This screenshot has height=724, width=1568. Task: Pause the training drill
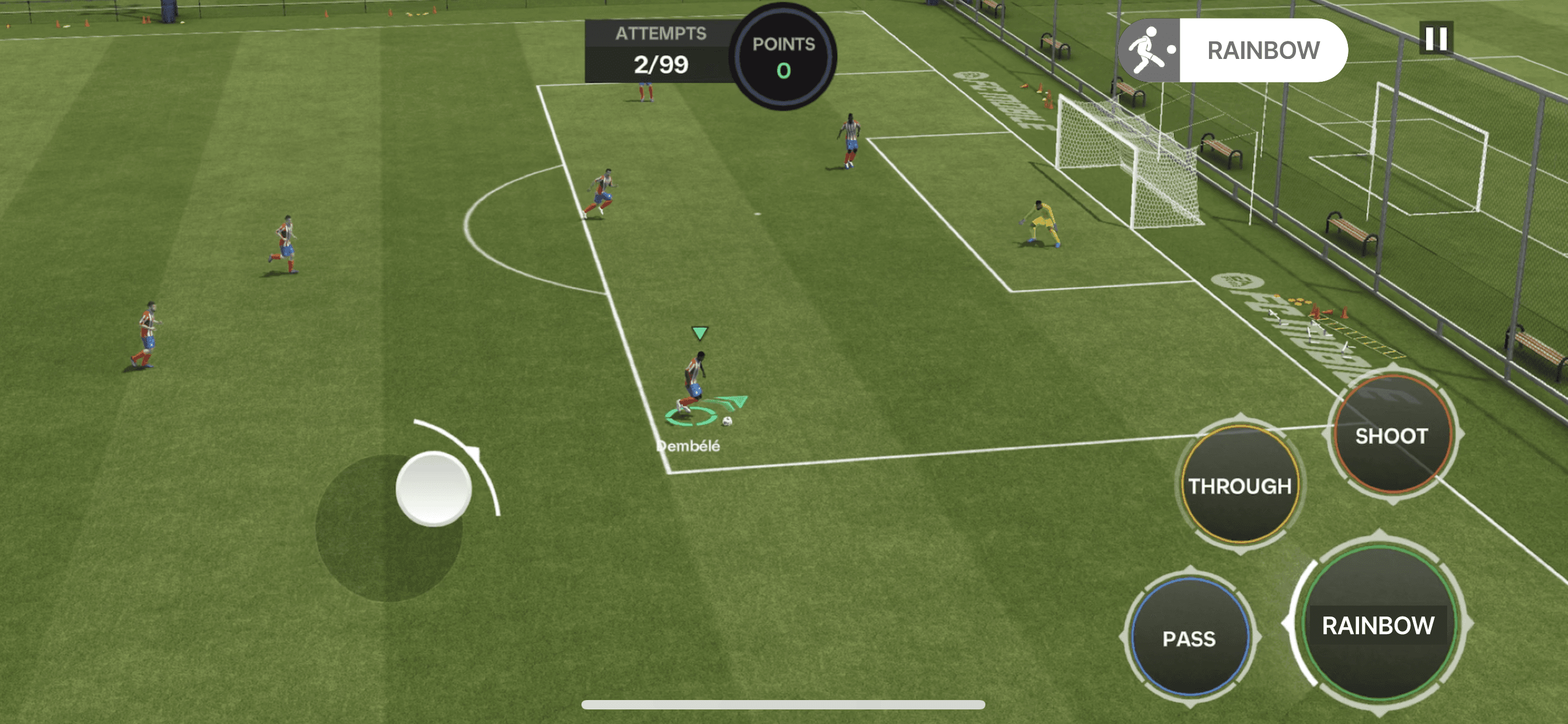click(1436, 39)
